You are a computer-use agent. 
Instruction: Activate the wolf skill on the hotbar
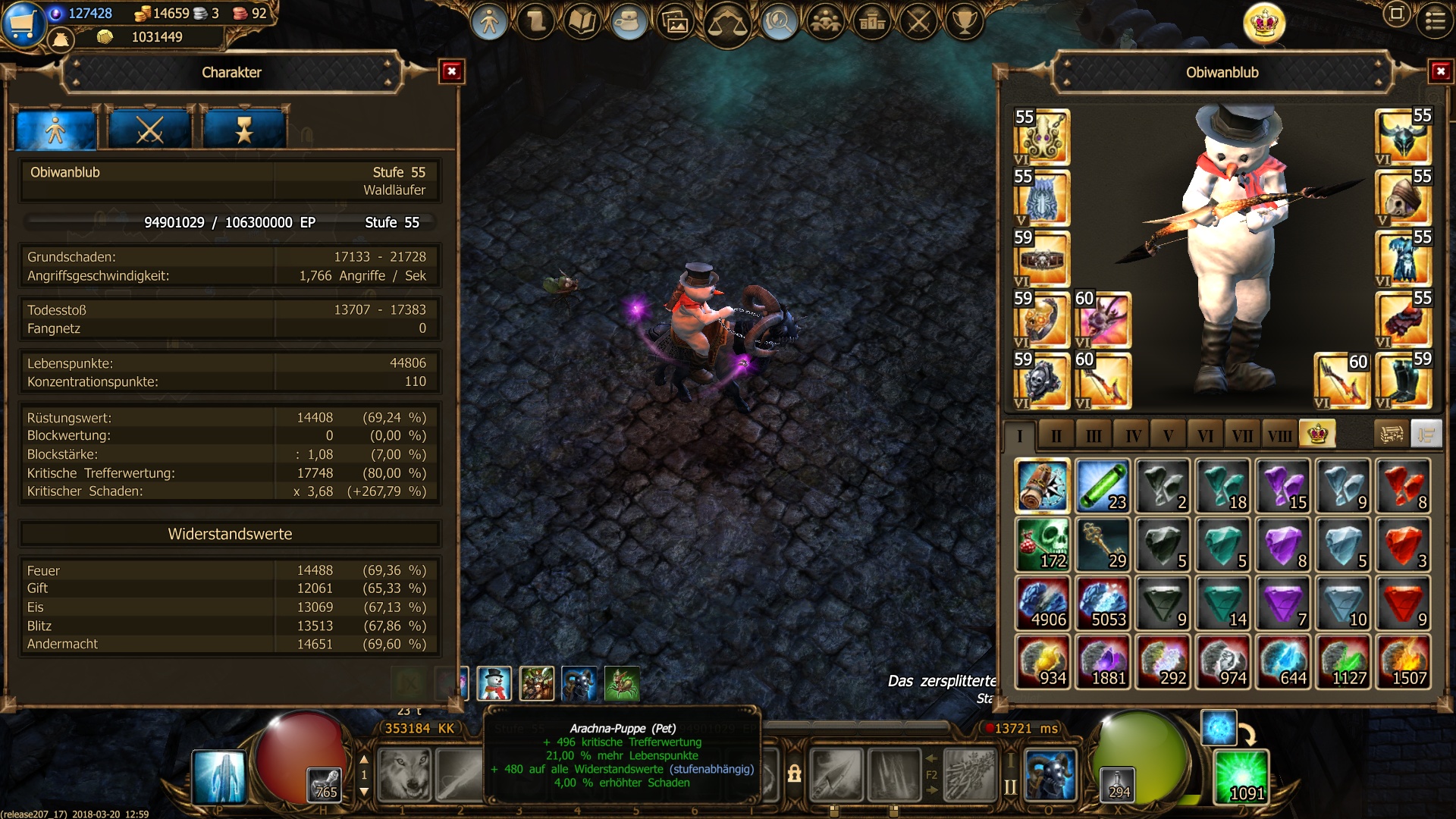(x=404, y=774)
